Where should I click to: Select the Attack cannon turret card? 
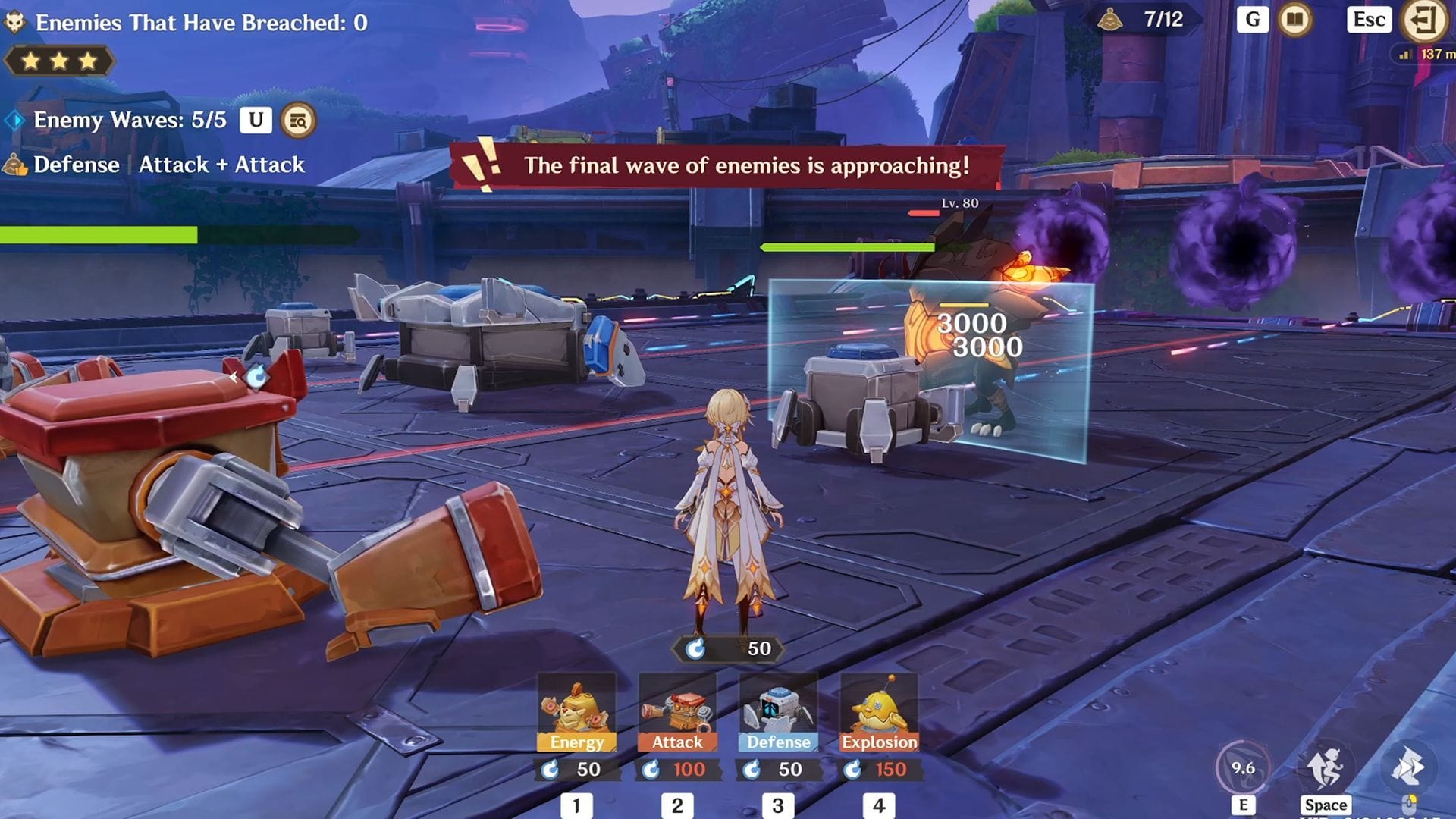point(679,713)
